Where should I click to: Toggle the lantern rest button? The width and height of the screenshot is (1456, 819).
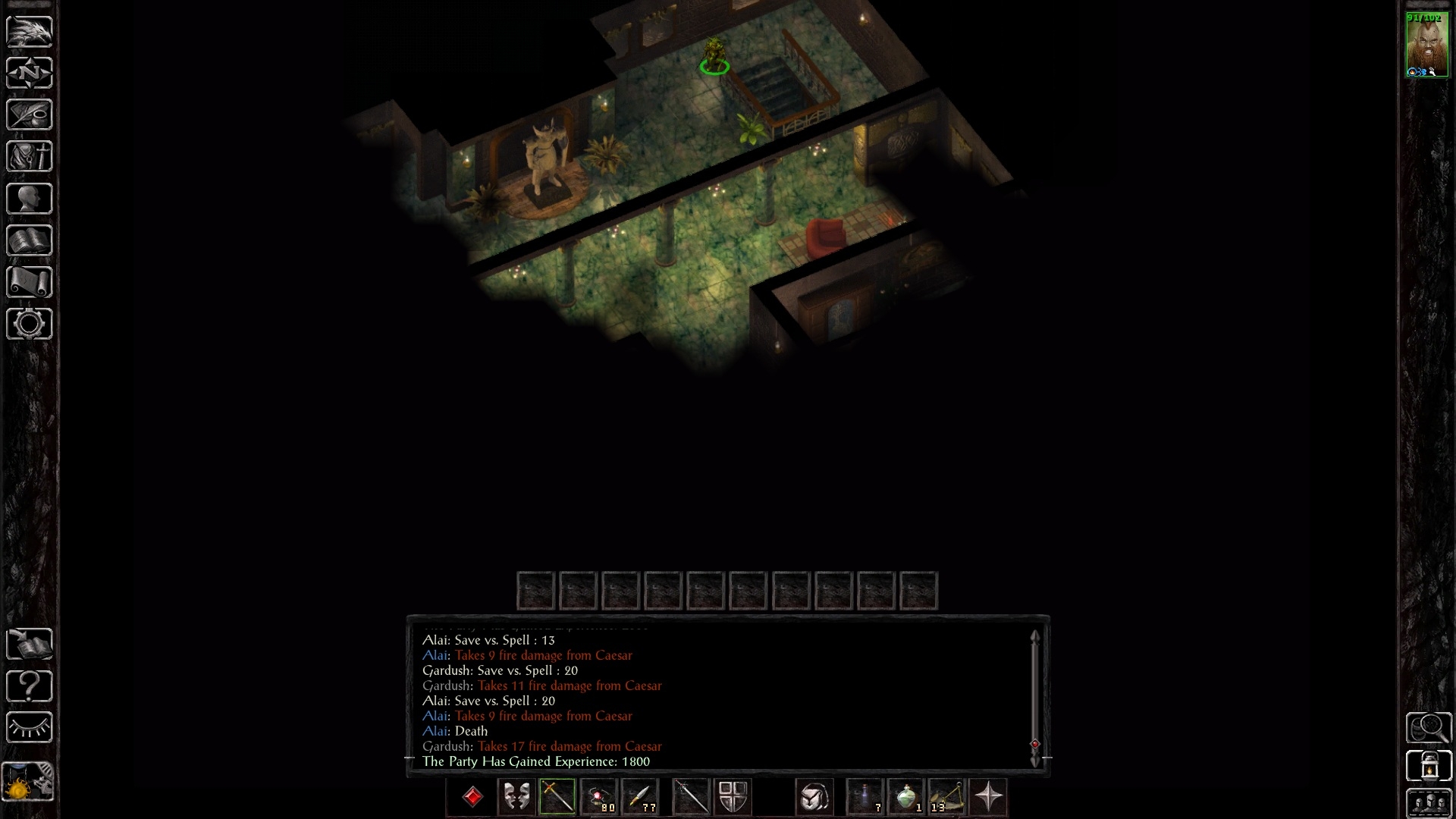1429,765
